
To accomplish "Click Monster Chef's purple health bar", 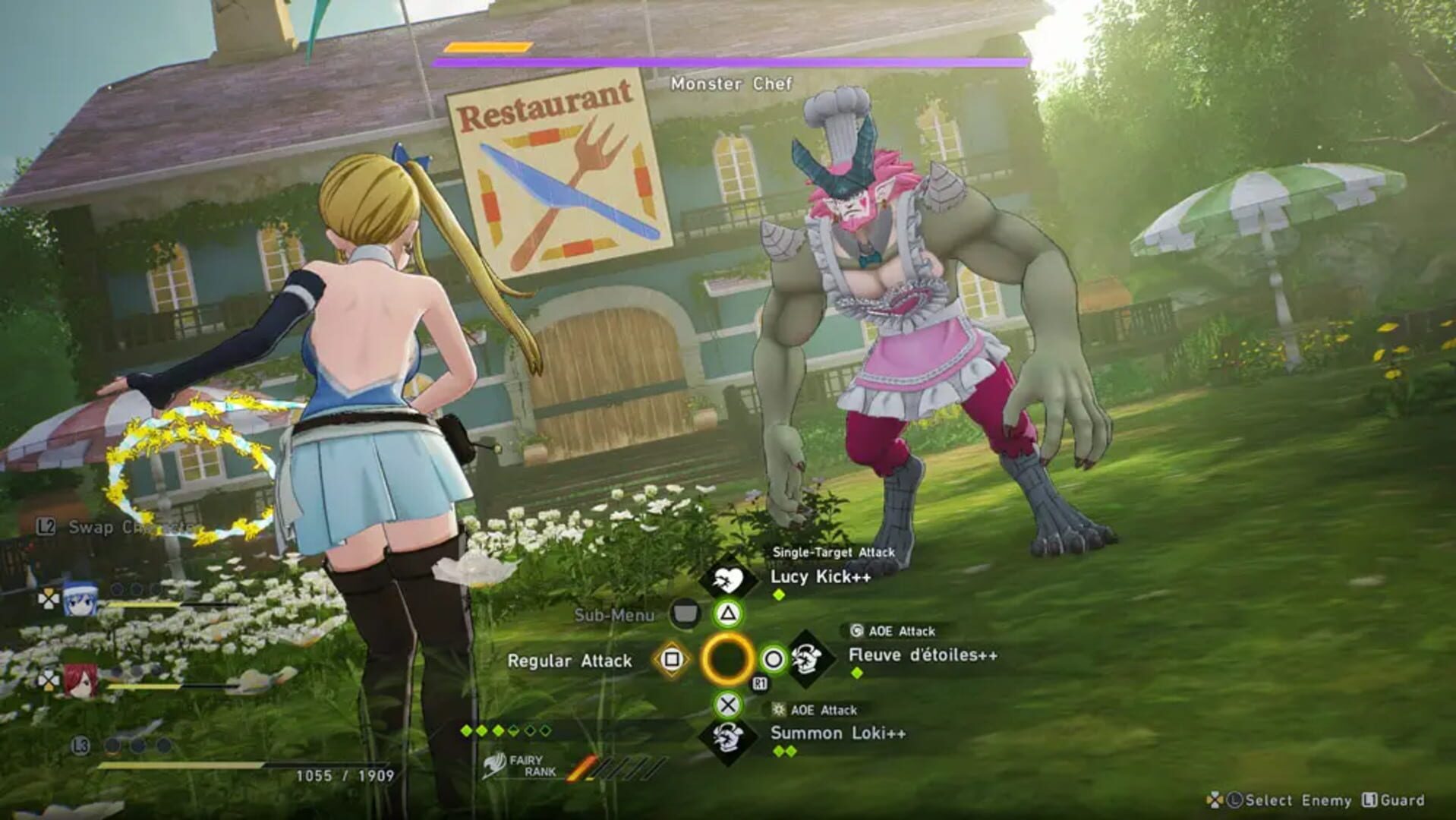I will (729, 61).
